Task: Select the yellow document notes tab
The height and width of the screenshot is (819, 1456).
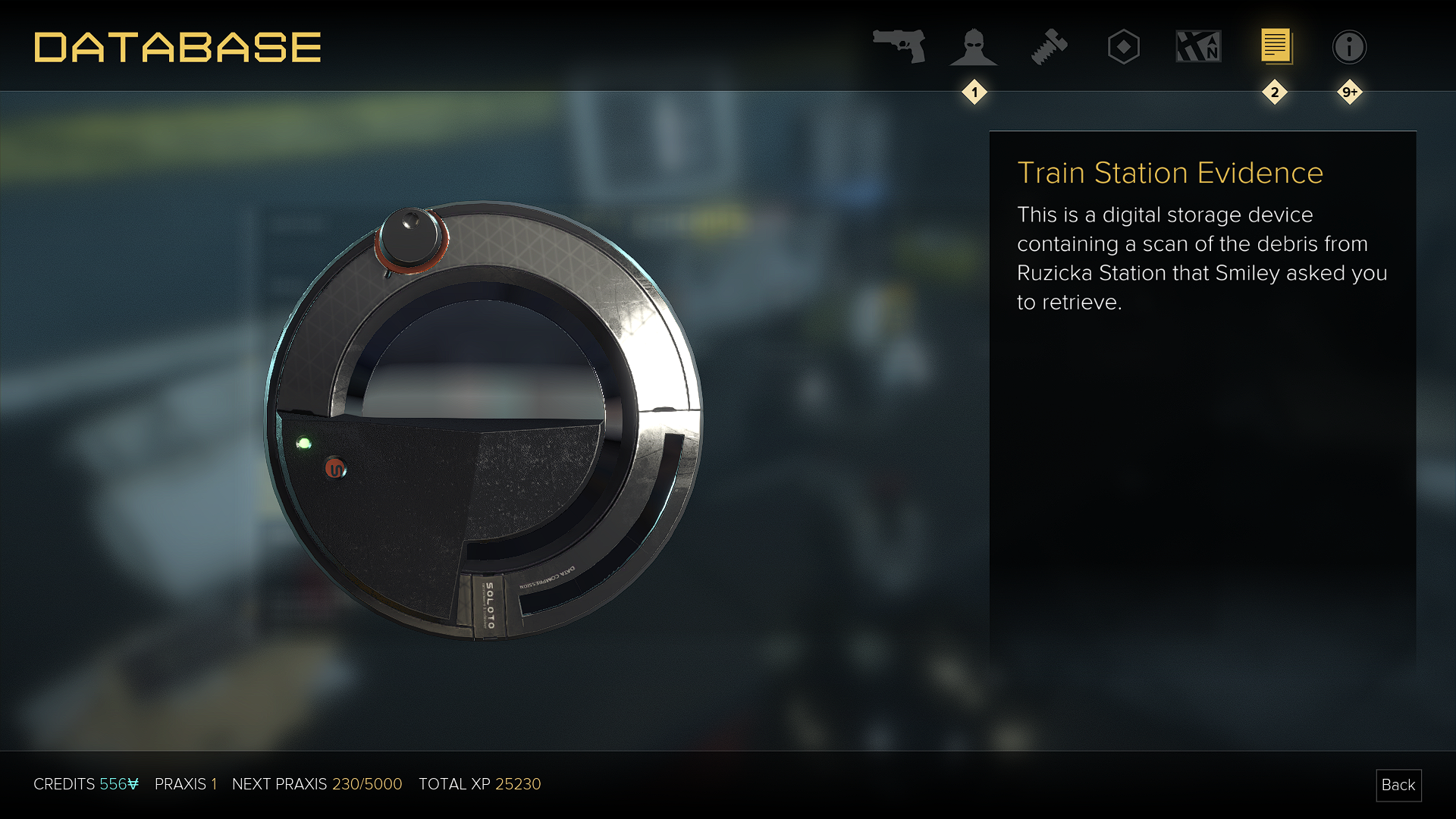Action: pos(1276,47)
